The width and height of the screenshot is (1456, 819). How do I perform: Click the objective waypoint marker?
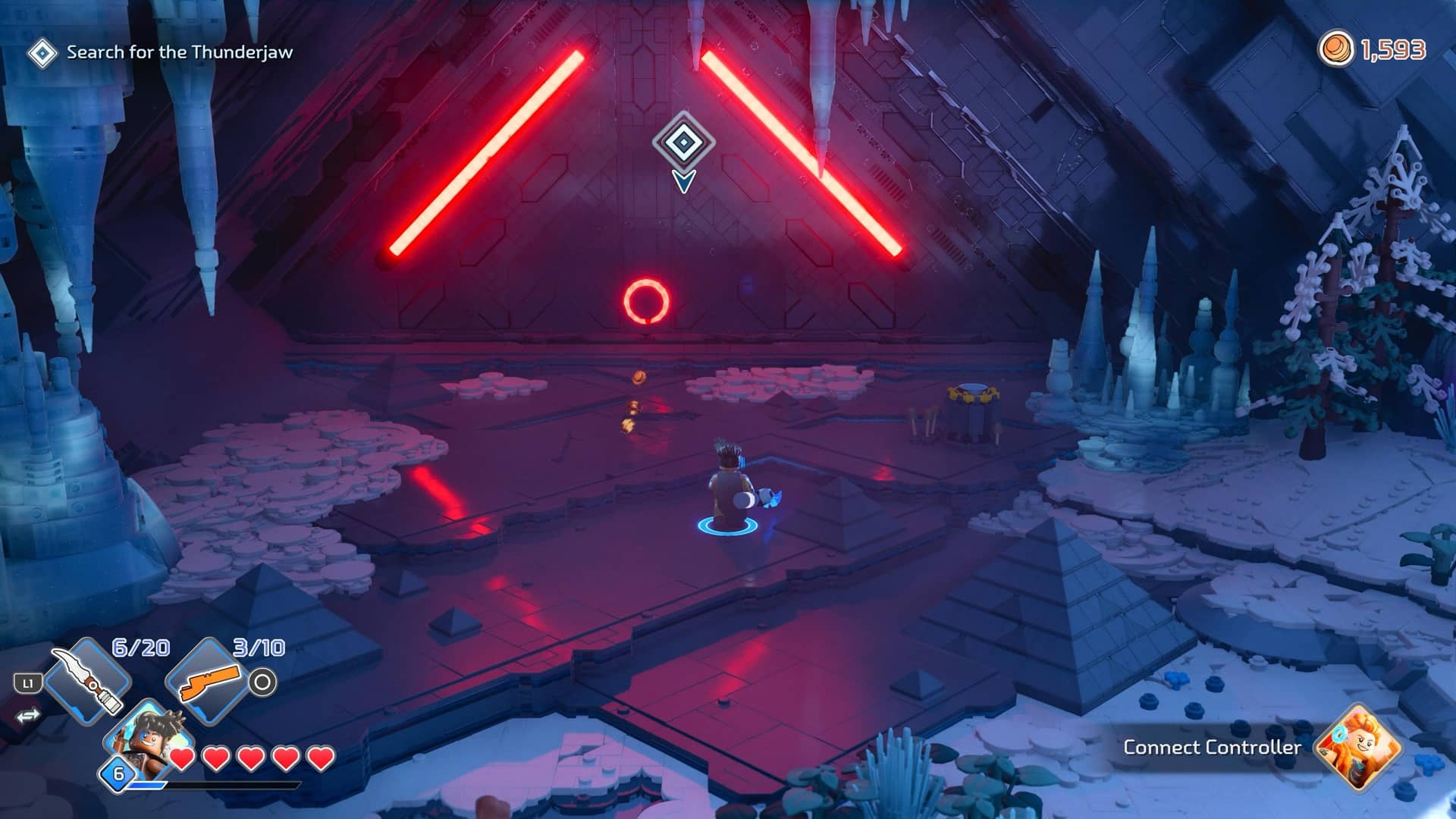click(x=683, y=143)
